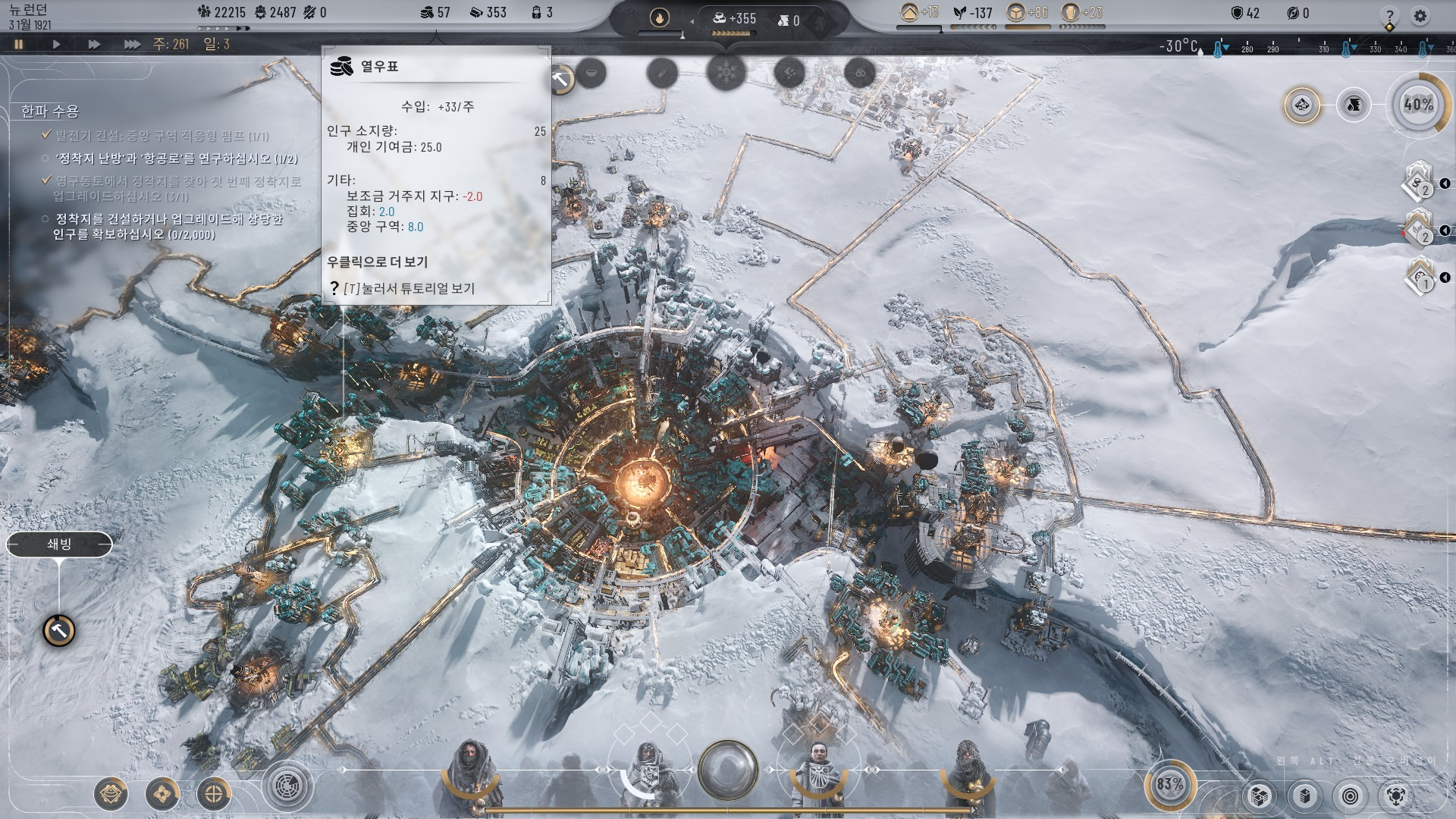Click the 쇄빙 frostbreak button
1456x819 pixels.
[x=59, y=544]
